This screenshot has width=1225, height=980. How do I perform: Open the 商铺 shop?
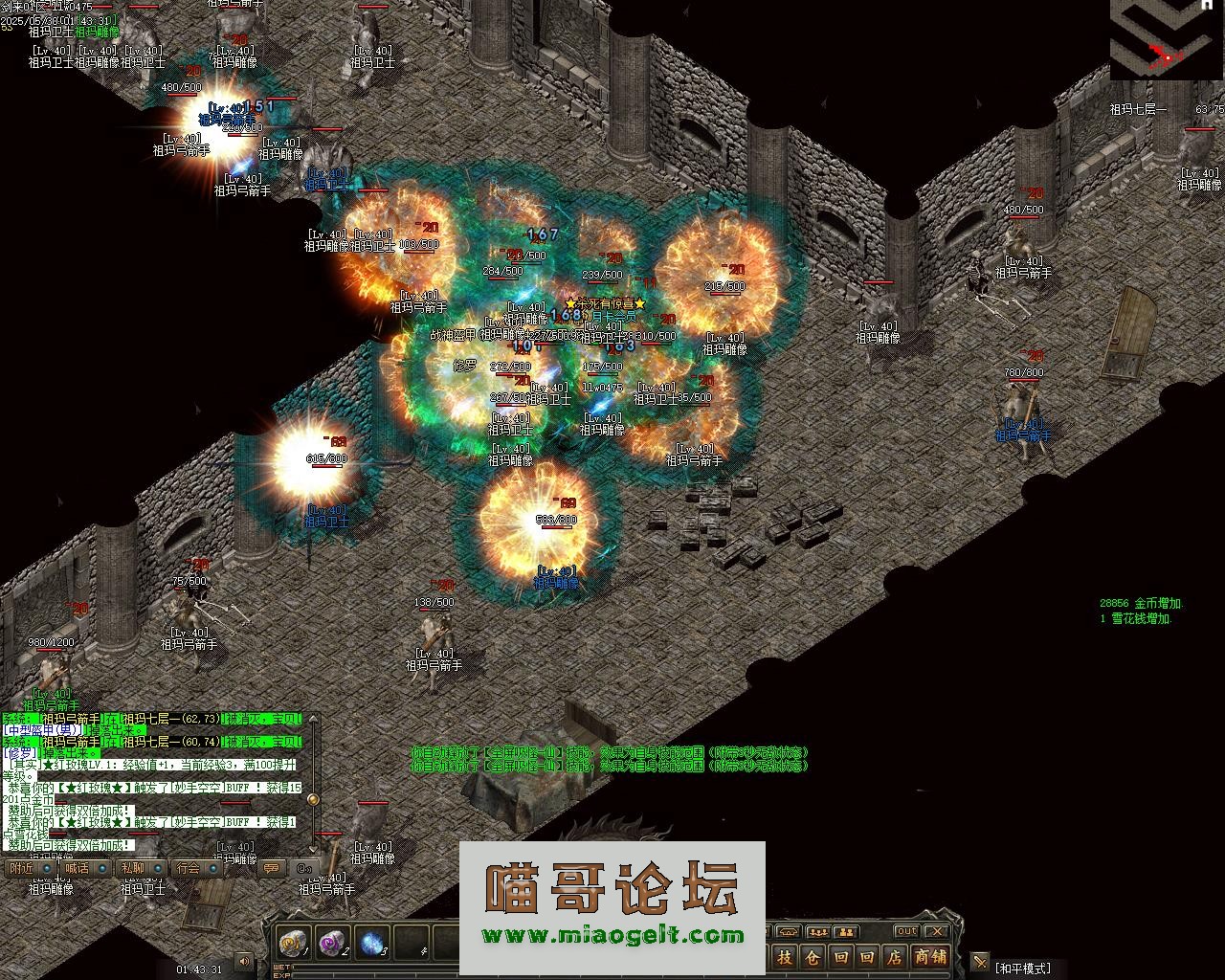(x=929, y=957)
